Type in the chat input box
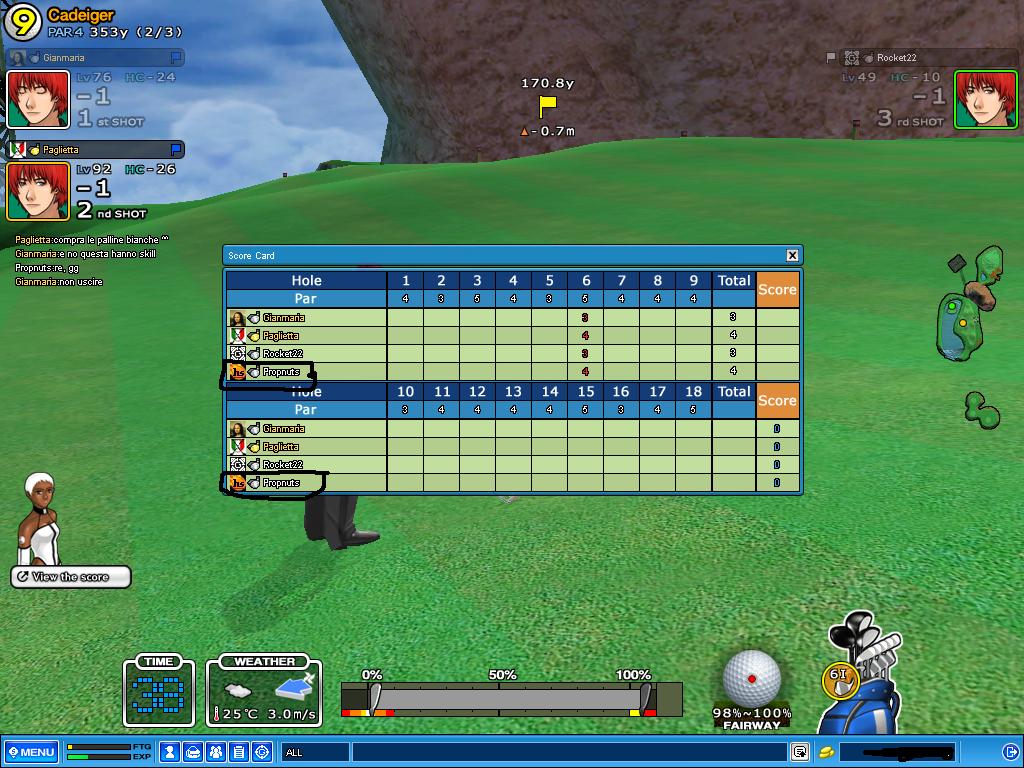The height and width of the screenshot is (768, 1024). pos(568,752)
